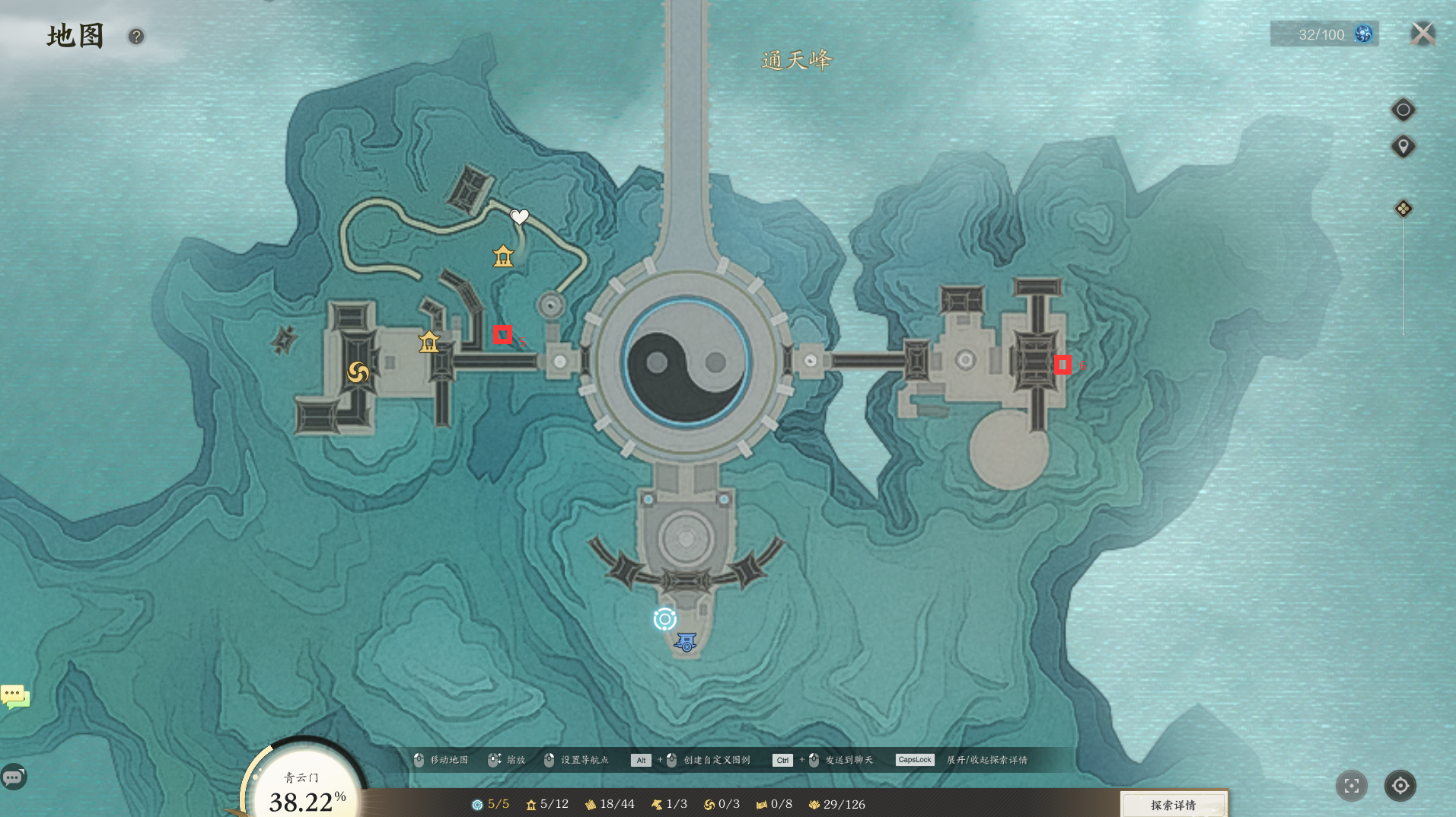Select the golden swirl map marker

click(358, 372)
